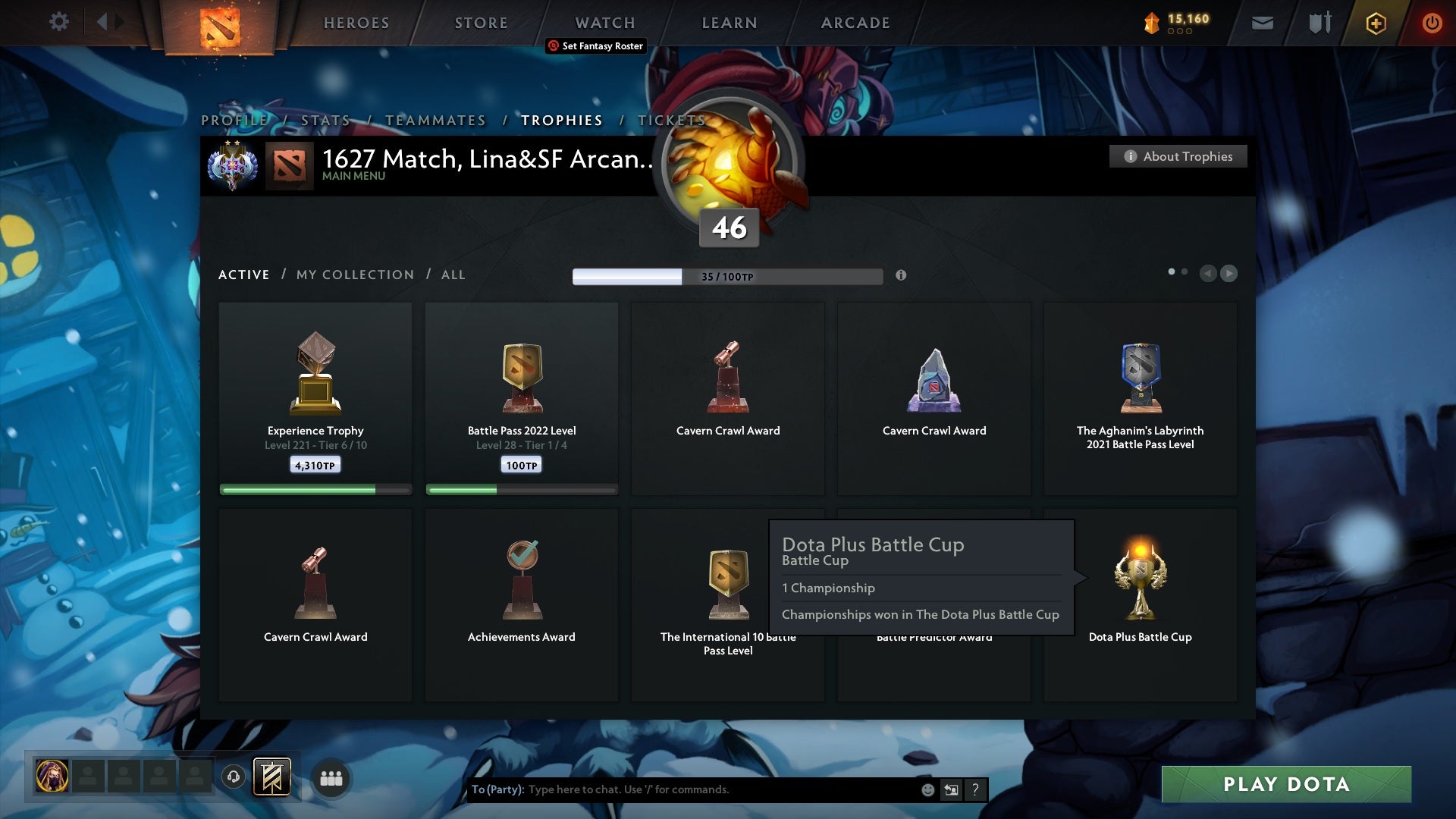
Task: Open the mail inbox icon
Action: pos(1263,23)
